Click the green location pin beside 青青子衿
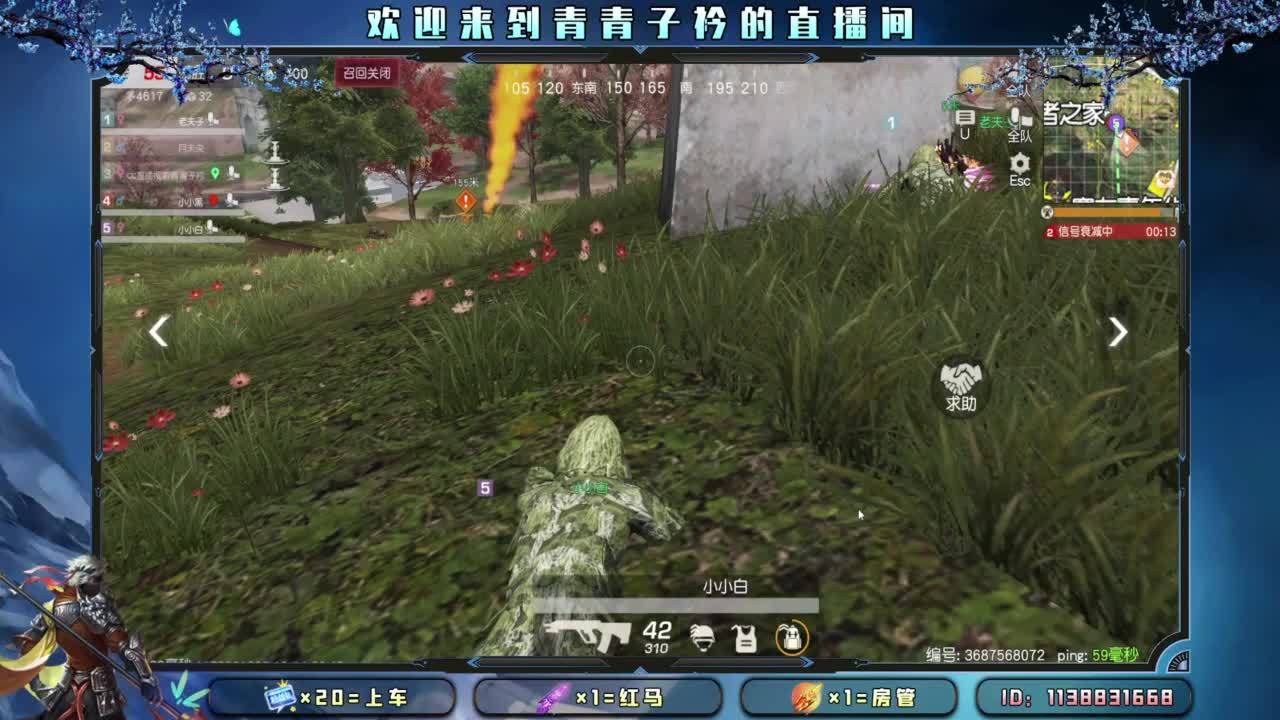This screenshot has width=1280, height=720. tap(215, 174)
